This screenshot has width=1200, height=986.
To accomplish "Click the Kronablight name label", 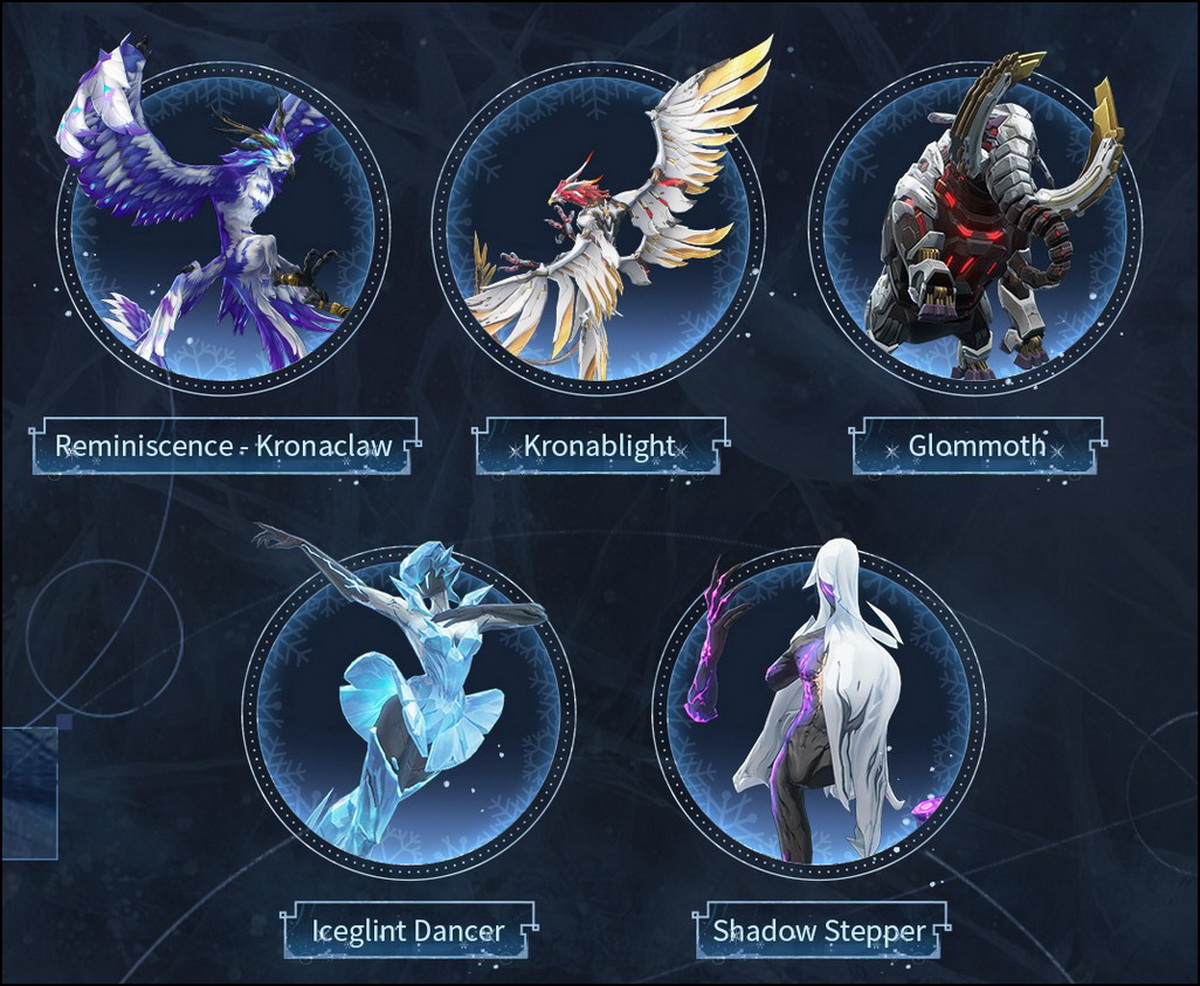I will tap(600, 446).
